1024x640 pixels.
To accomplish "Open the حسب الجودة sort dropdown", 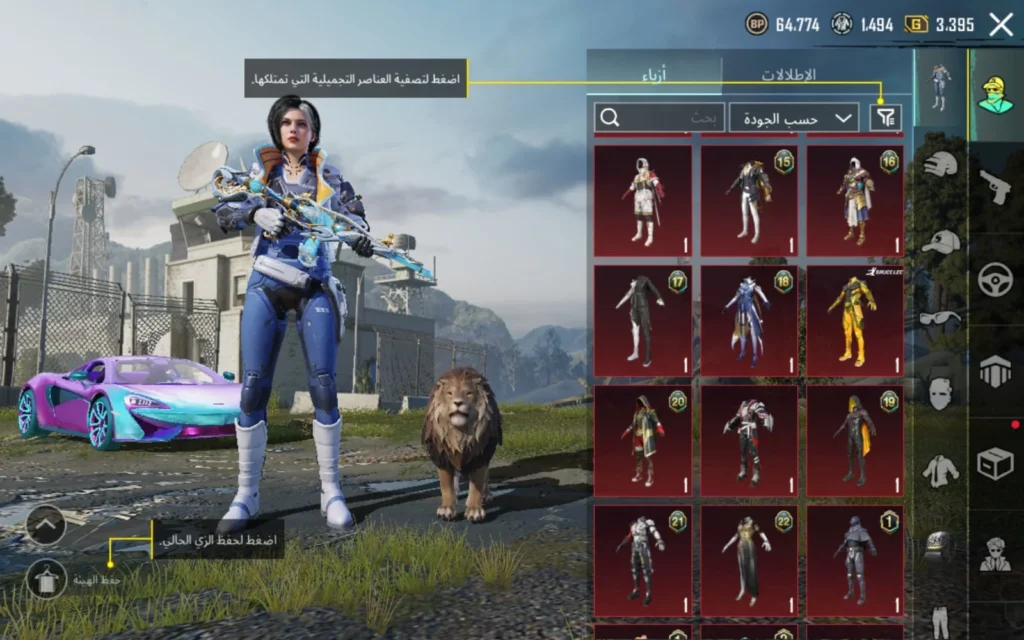I will point(794,118).
